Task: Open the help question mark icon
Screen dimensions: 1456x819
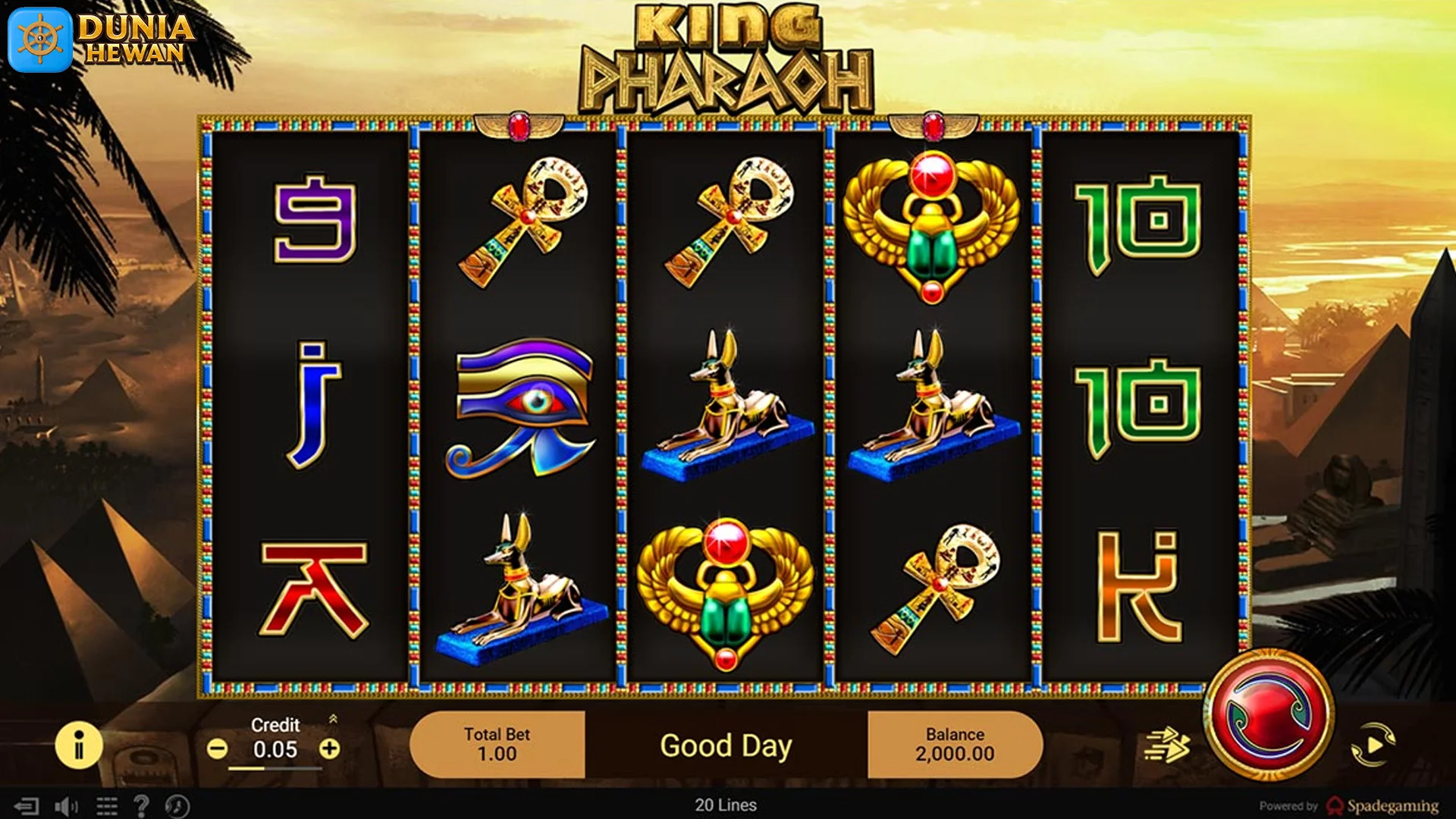Action: pos(143,805)
